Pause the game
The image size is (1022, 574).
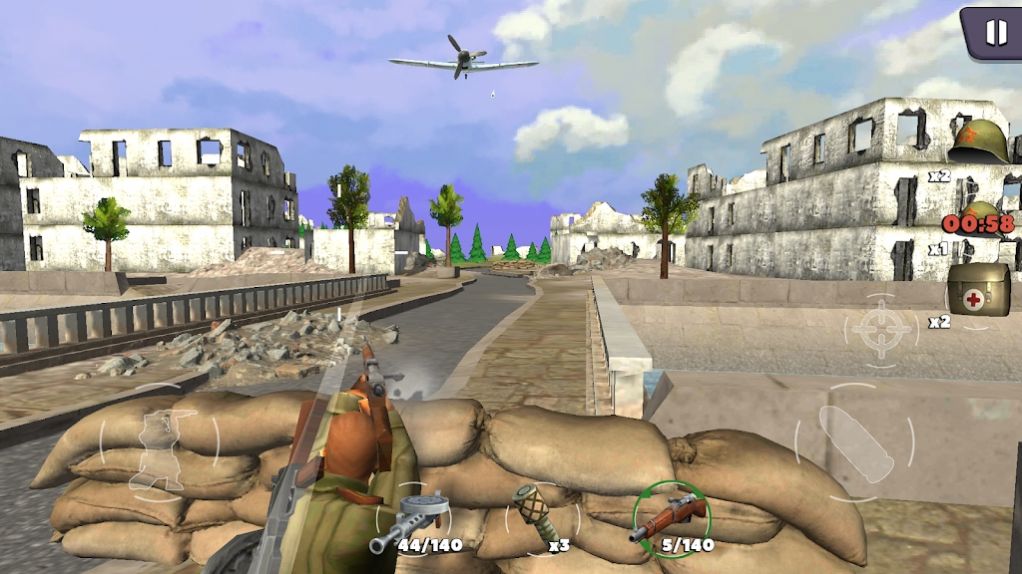coord(995,32)
